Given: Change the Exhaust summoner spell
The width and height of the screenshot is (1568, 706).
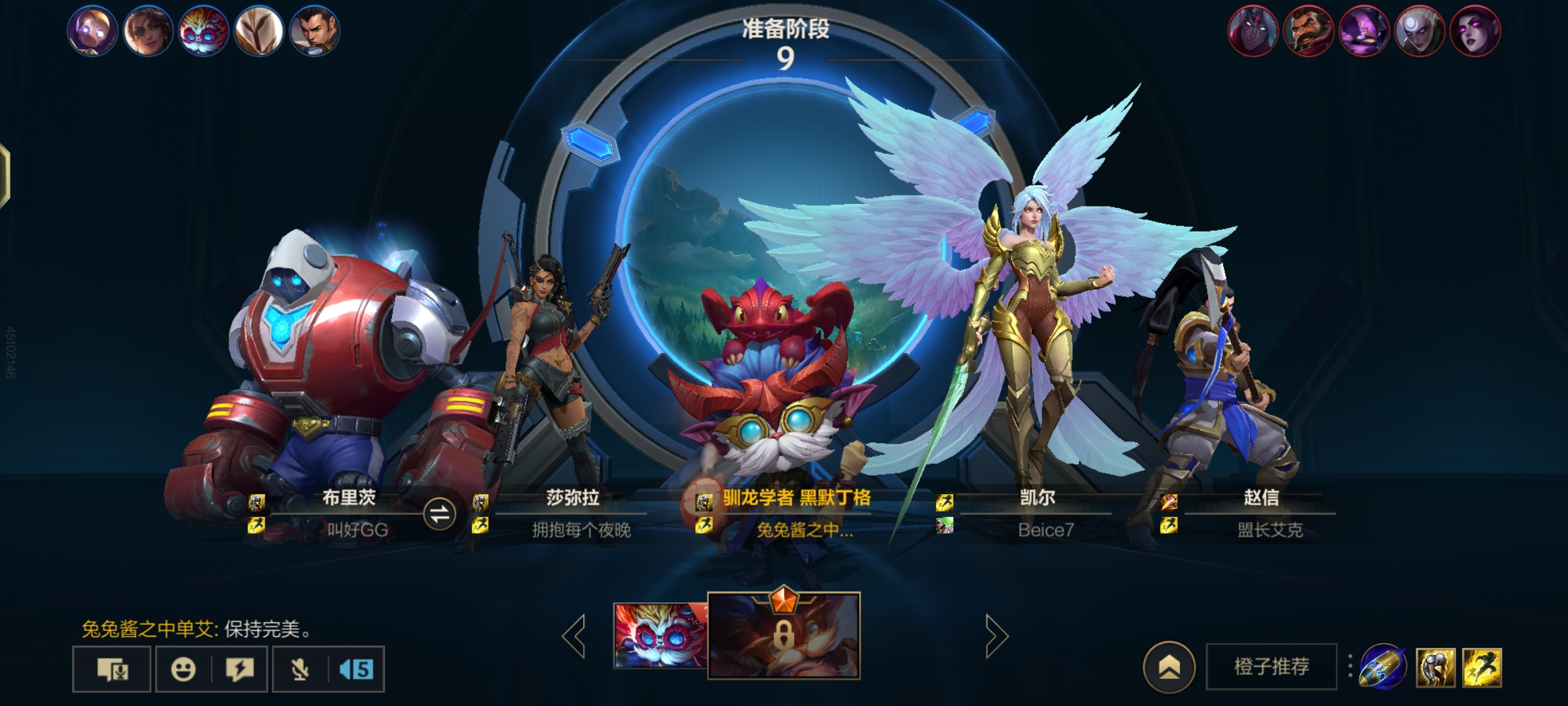Looking at the screenshot, I should pyautogui.click(x=1435, y=667).
